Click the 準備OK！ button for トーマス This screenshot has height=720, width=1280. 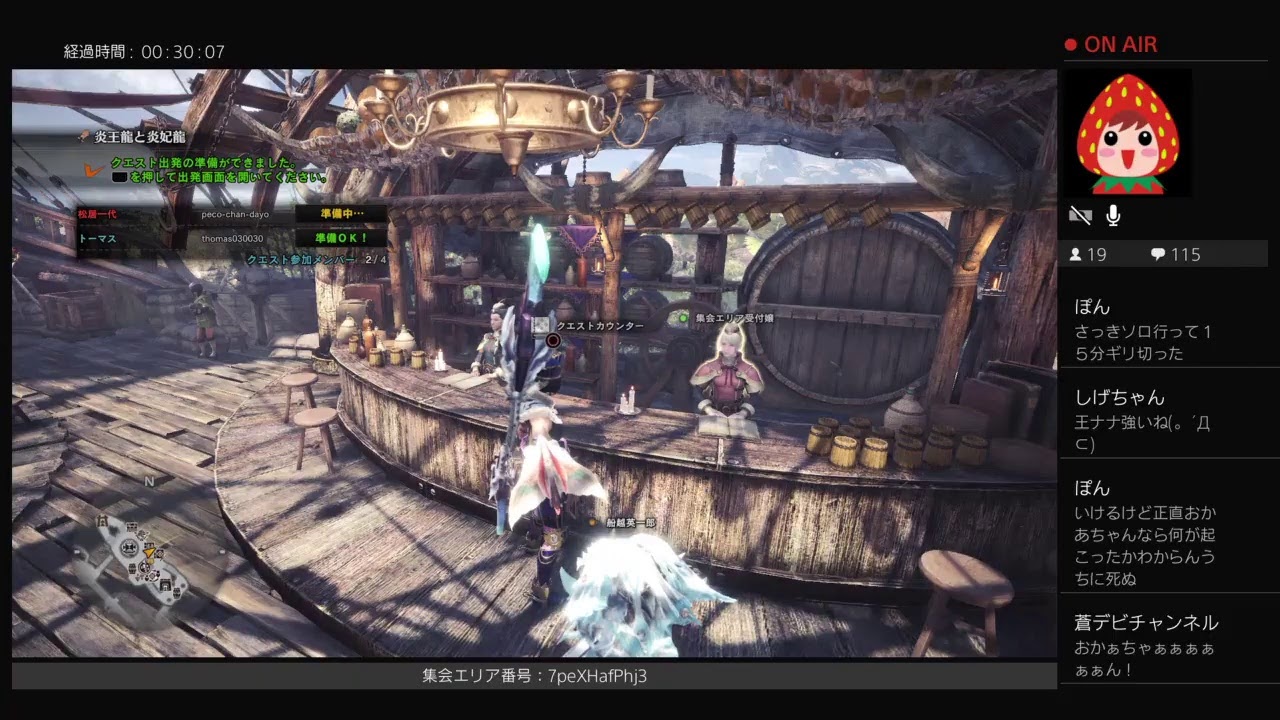click(x=339, y=237)
